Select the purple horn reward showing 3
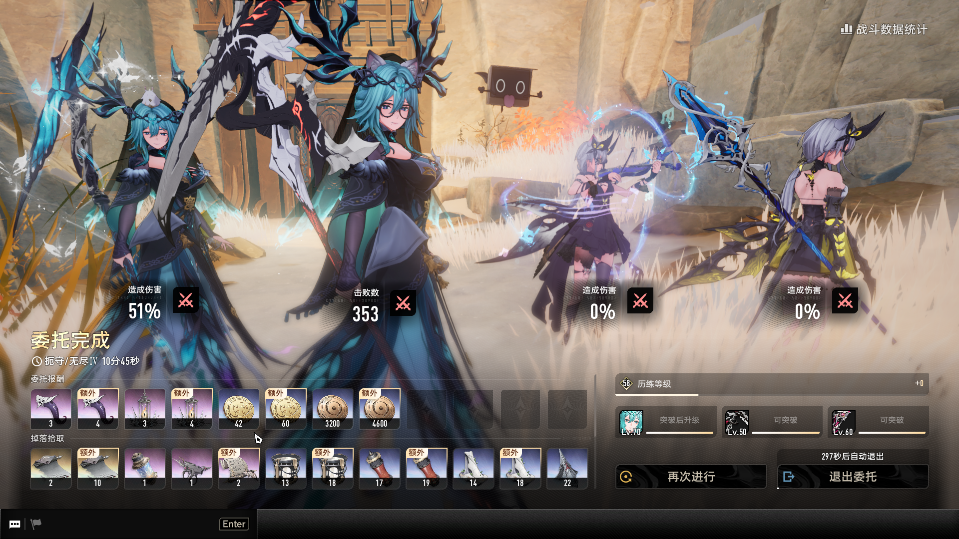Image resolution: width=959 pixels, height=539 pixels. (x=51, y=409)
